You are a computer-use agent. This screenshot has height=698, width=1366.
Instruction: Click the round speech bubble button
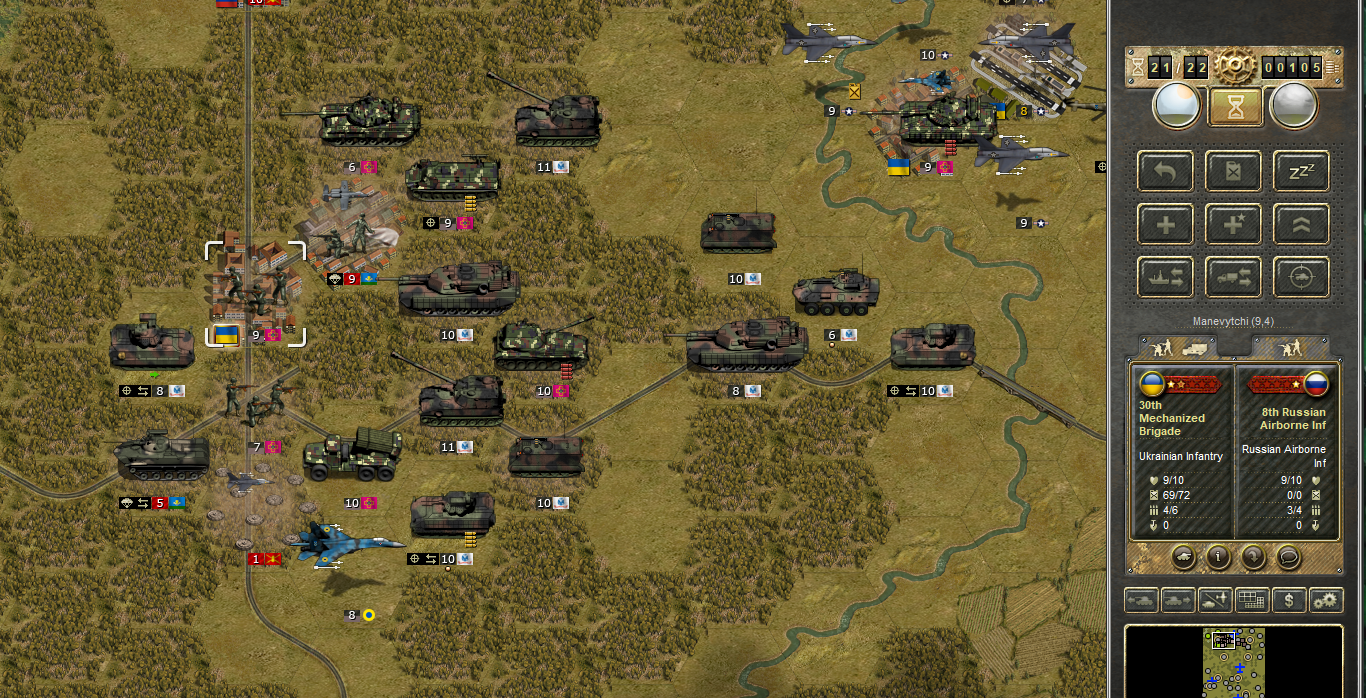(1289, 556)
